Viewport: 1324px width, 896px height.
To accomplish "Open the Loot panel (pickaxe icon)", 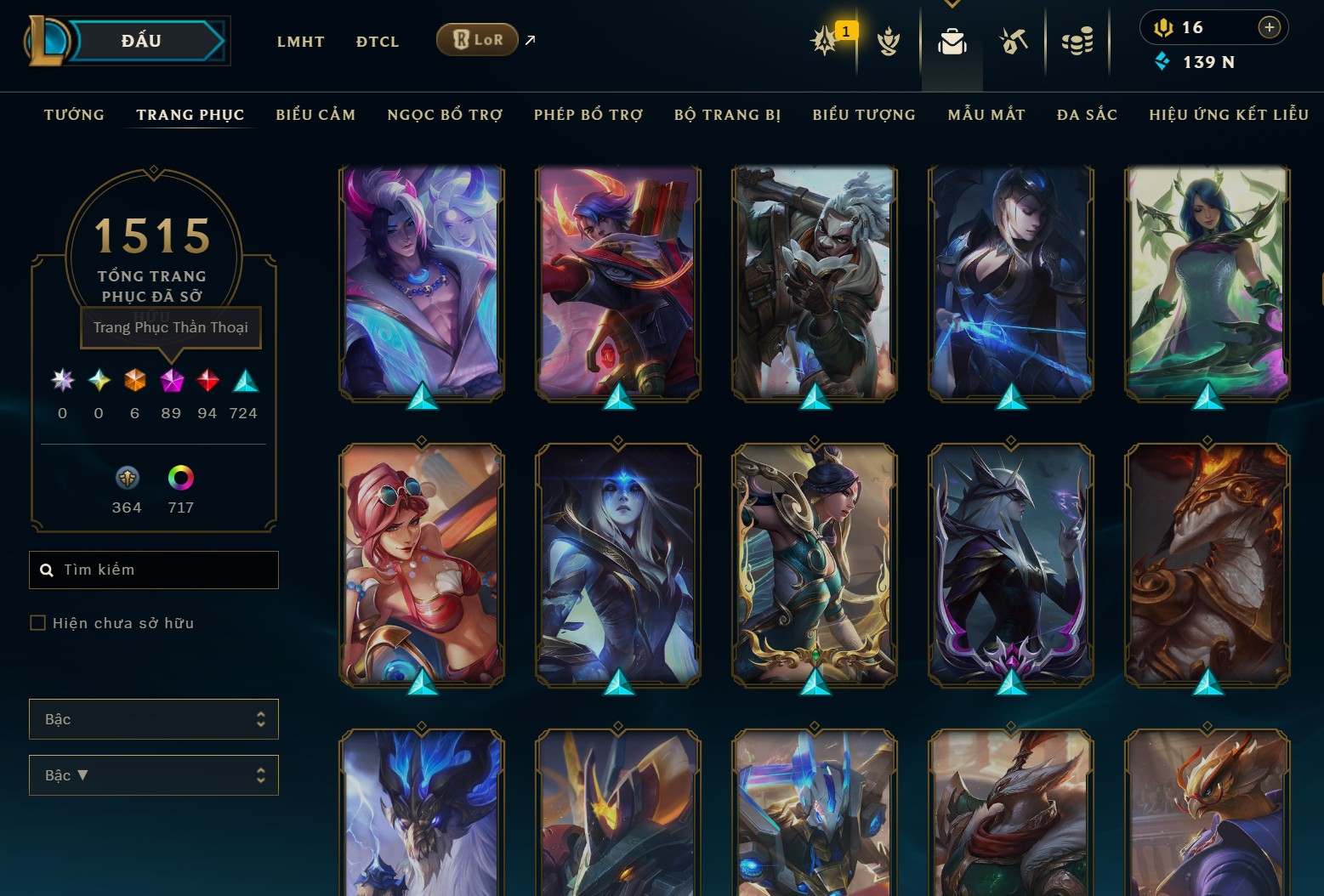I will coord(1014,41).
